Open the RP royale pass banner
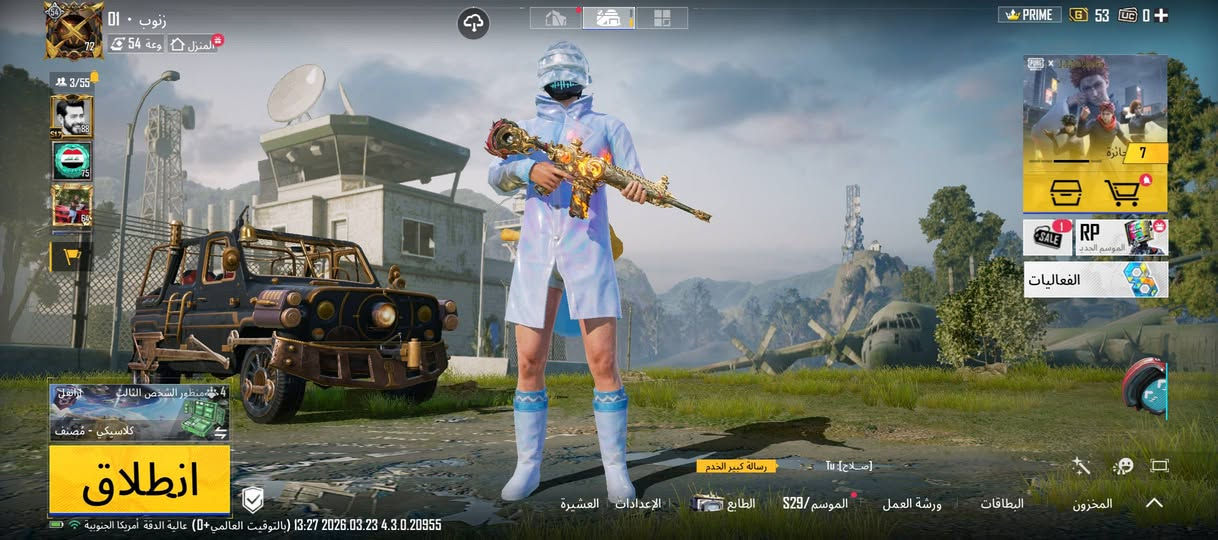The height and width of the screenshot is (540, 1218). [1121, 238]
